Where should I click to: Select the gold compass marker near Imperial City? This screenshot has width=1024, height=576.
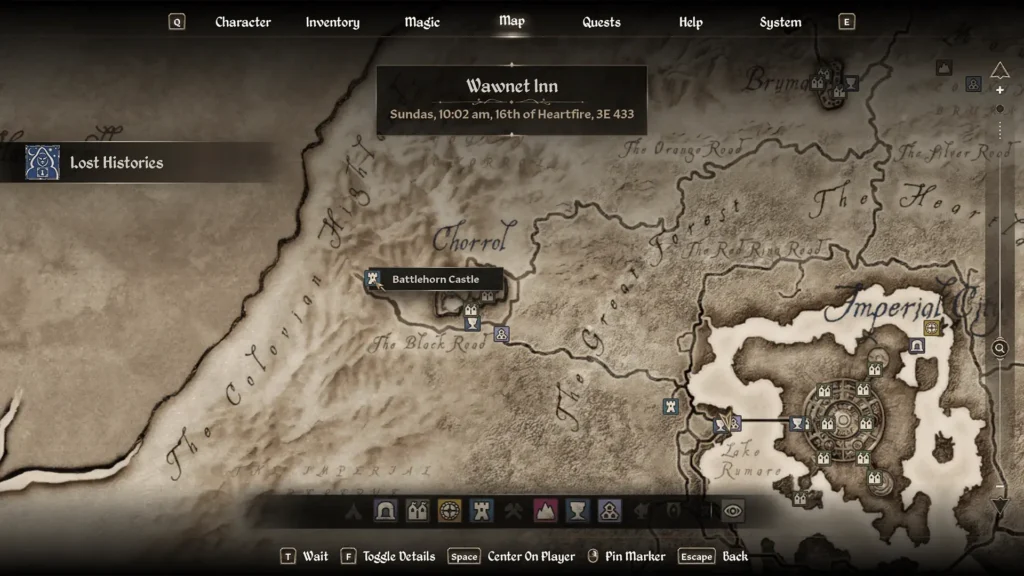point(932,327)
